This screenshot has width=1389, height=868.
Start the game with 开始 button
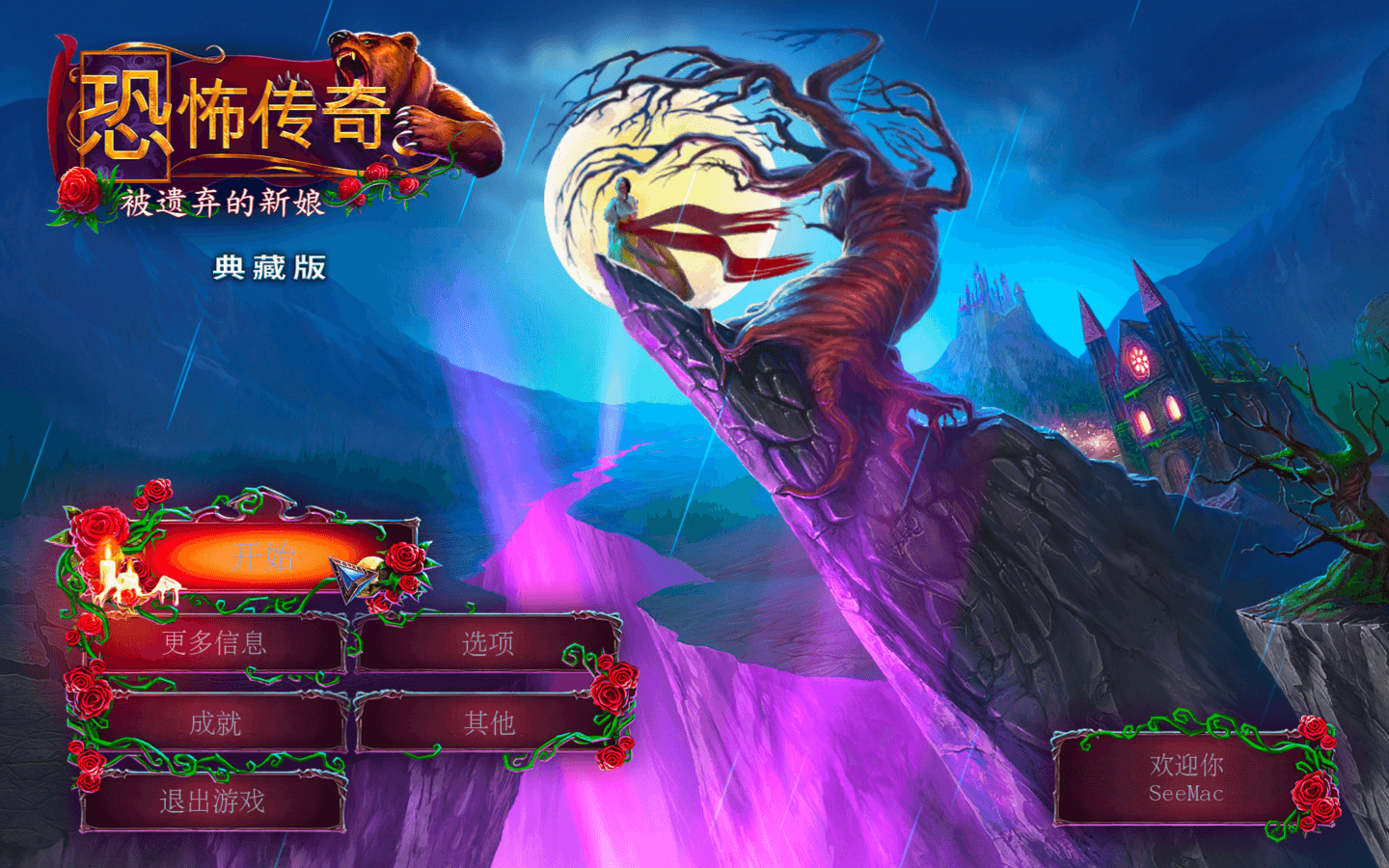tap(262, 556)
